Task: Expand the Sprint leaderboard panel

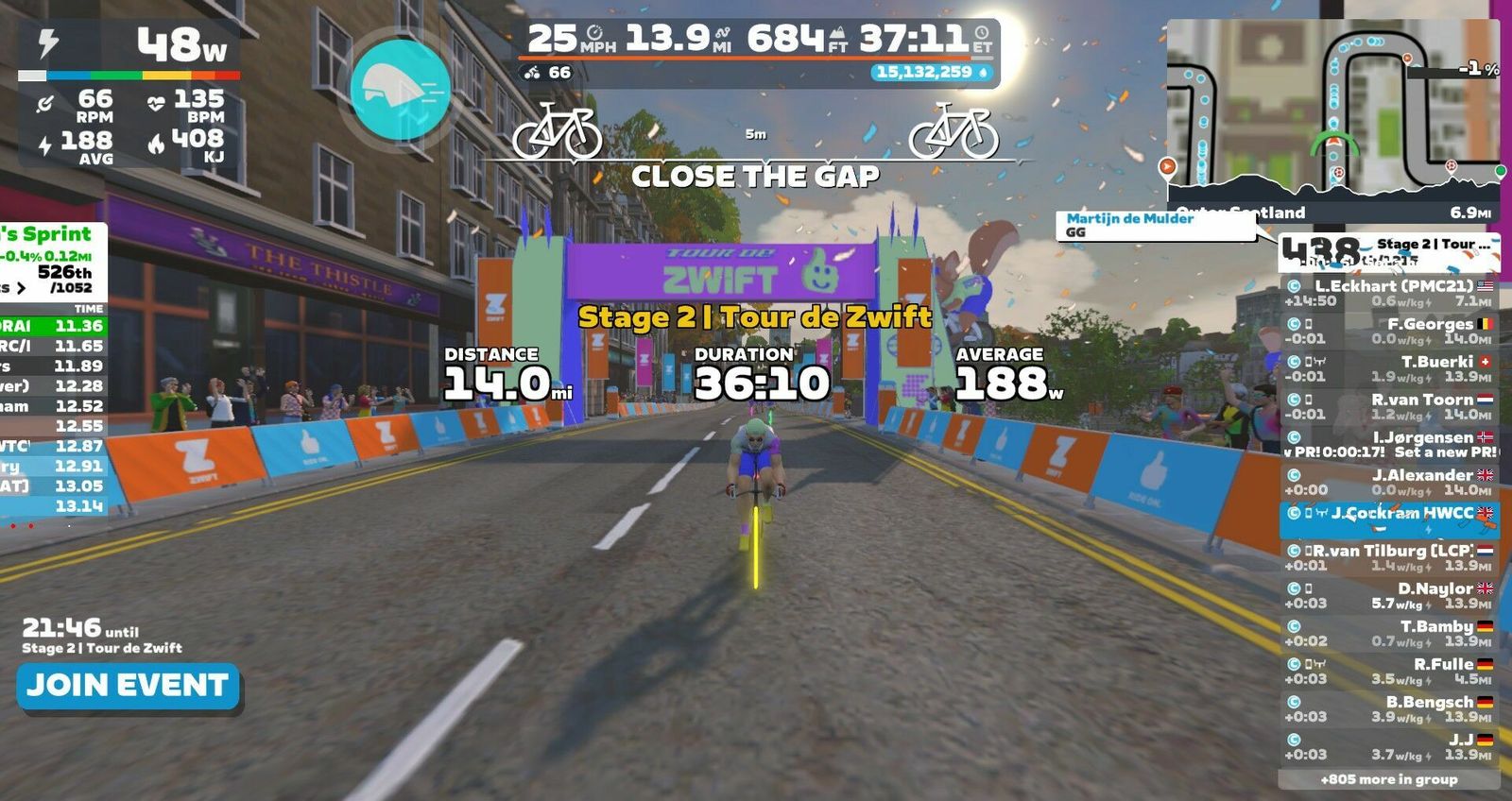Action: pos(20,287)
